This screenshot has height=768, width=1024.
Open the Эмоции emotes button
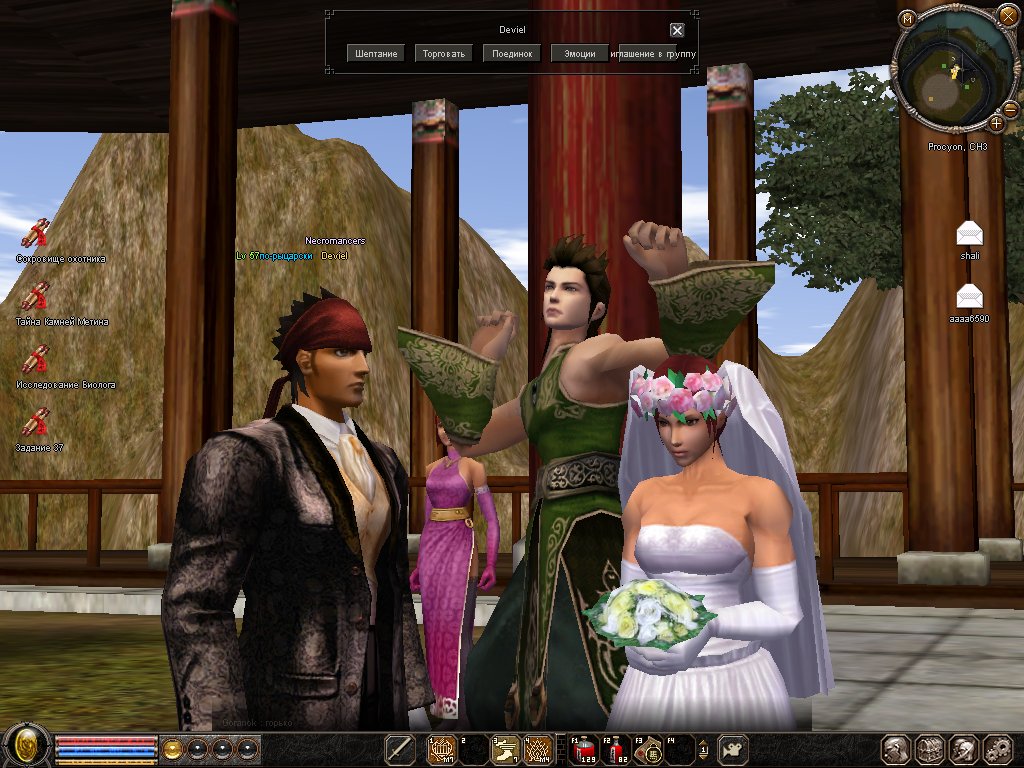580,53
